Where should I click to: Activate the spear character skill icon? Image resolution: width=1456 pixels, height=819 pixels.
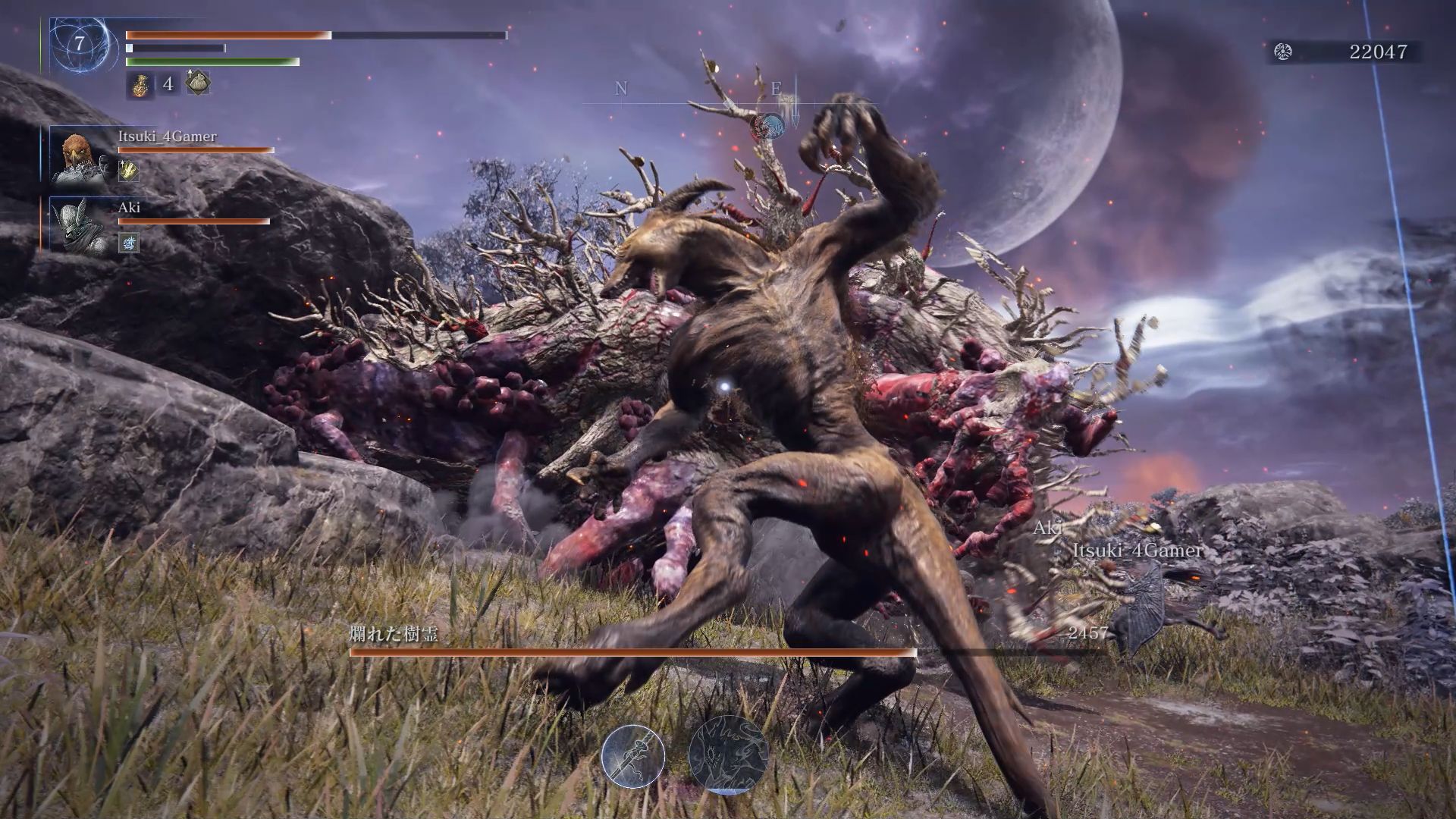[633, 756]
